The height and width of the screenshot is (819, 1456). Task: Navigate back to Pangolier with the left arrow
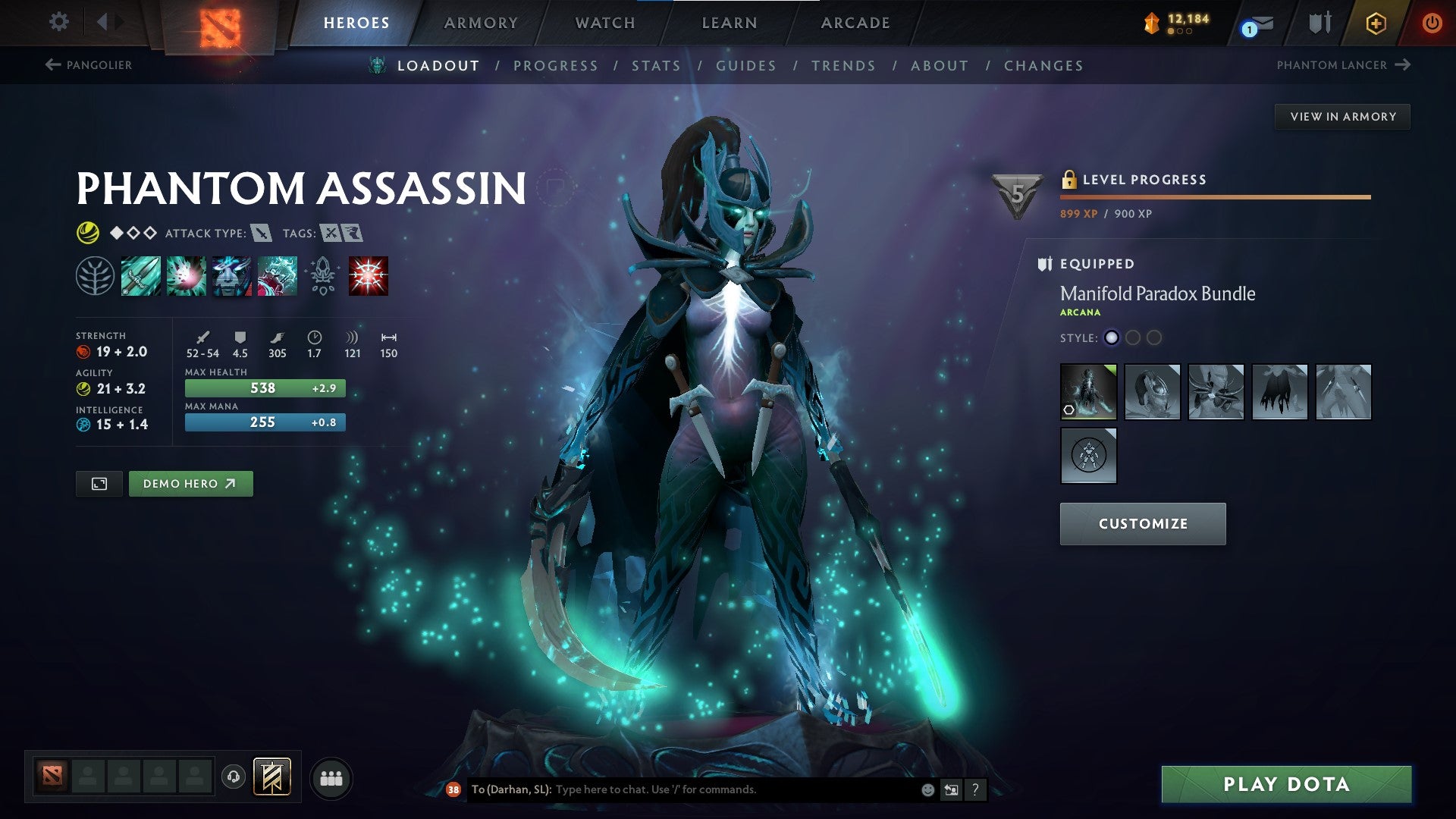(52, 65)
